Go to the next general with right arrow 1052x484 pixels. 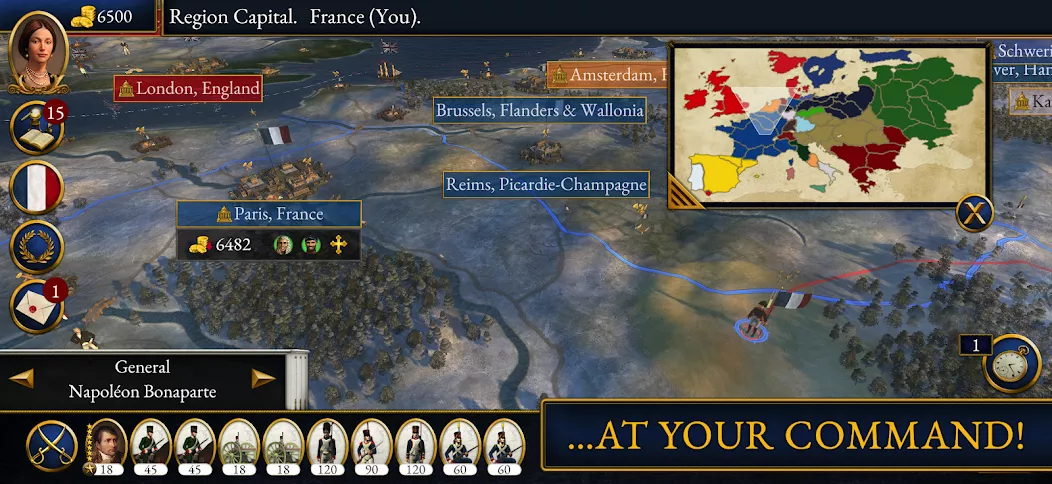pyautogui.click(x=263, y=379)
